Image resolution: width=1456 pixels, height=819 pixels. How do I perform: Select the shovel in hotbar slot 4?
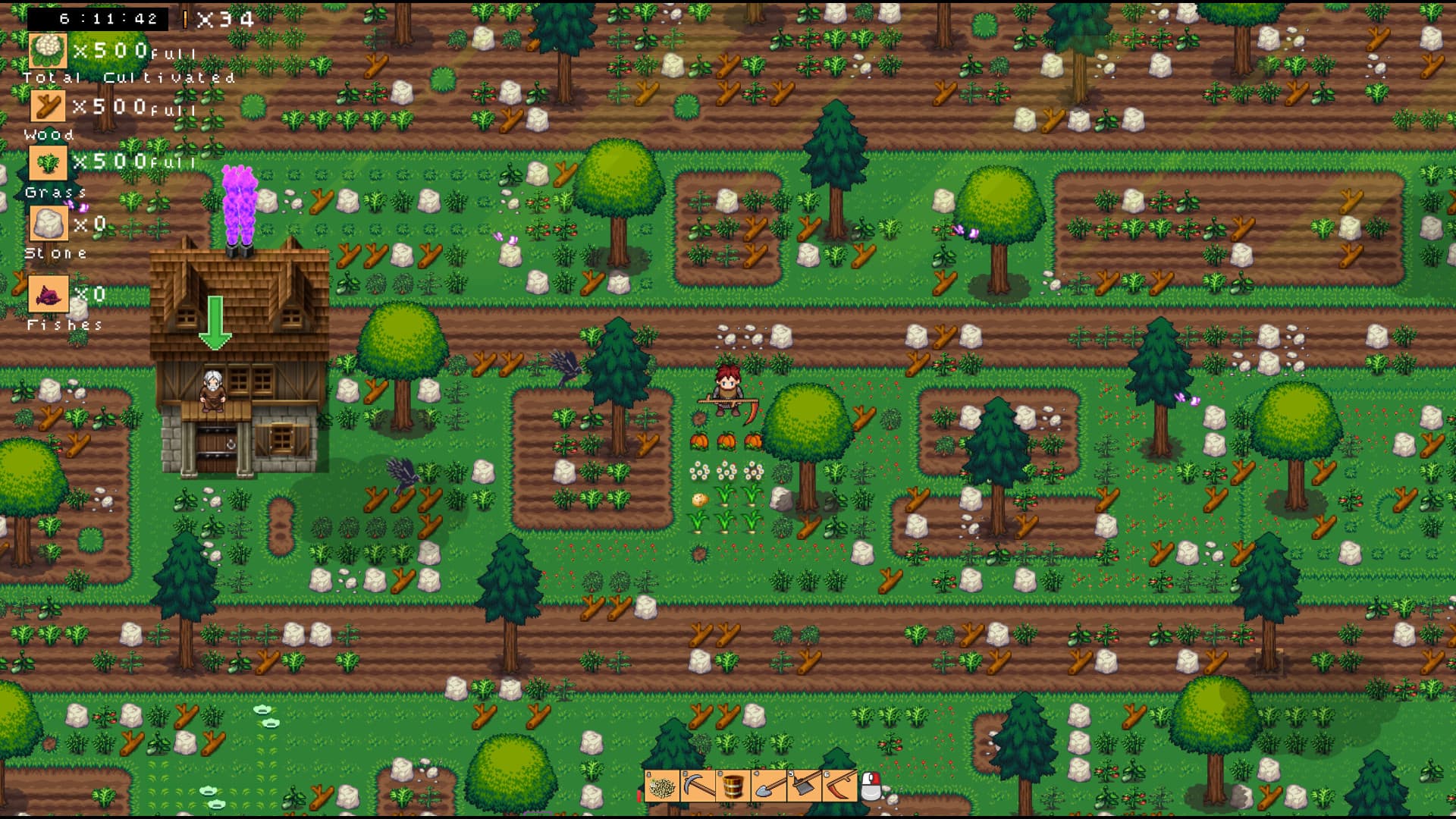pos(768,786)
